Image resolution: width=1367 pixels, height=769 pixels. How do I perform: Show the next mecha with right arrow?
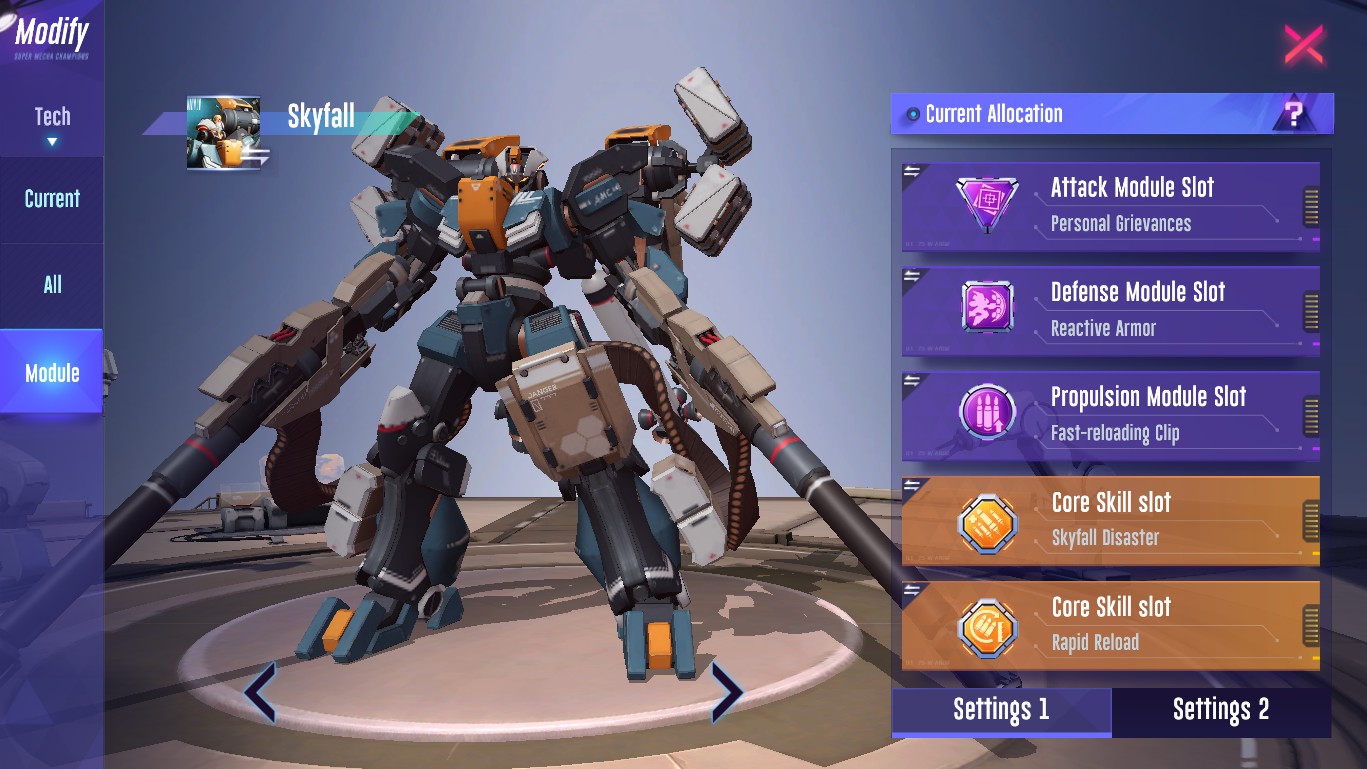click(727, 692)
